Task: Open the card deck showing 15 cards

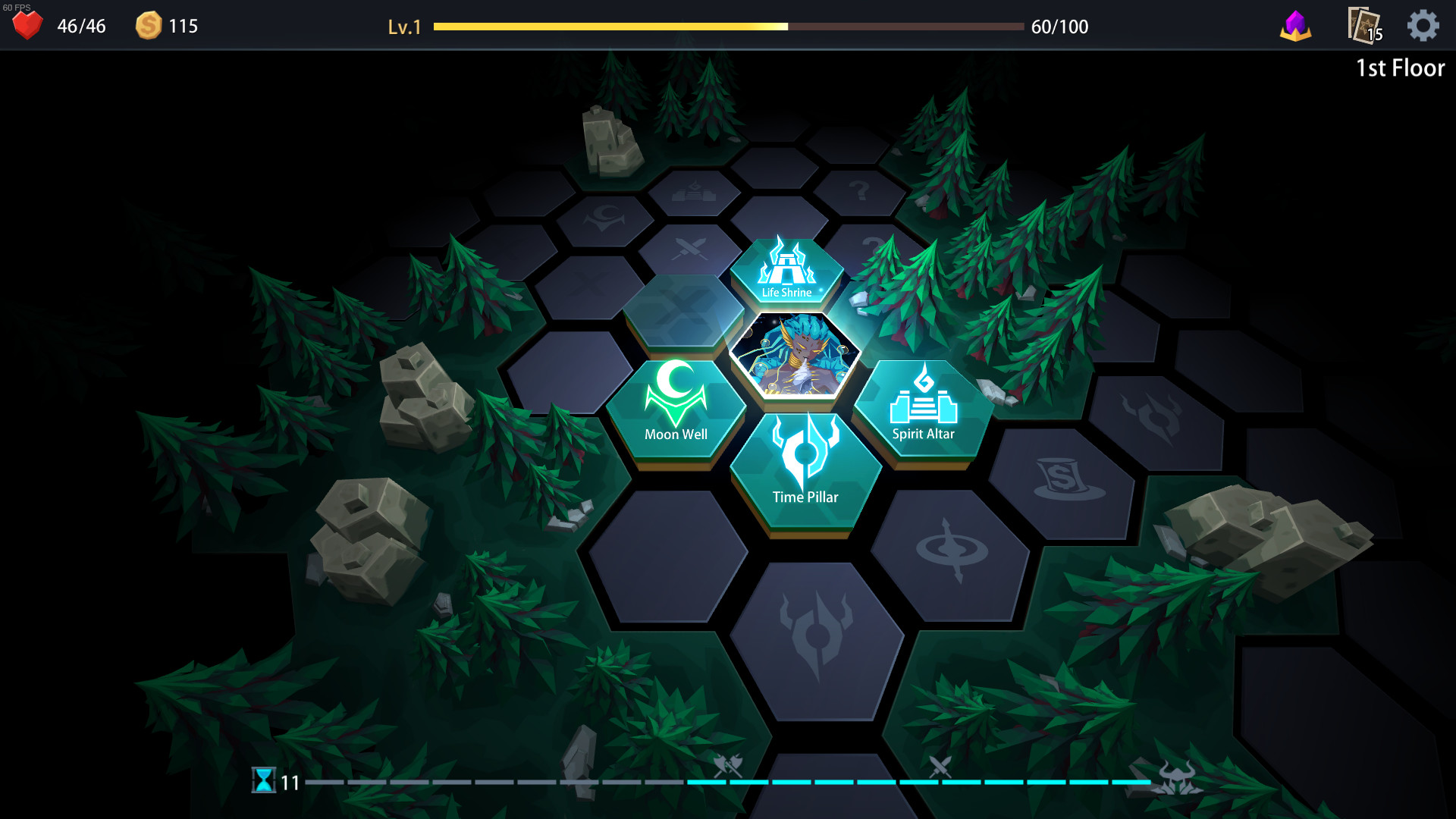Action: [x=1363, y=25]
